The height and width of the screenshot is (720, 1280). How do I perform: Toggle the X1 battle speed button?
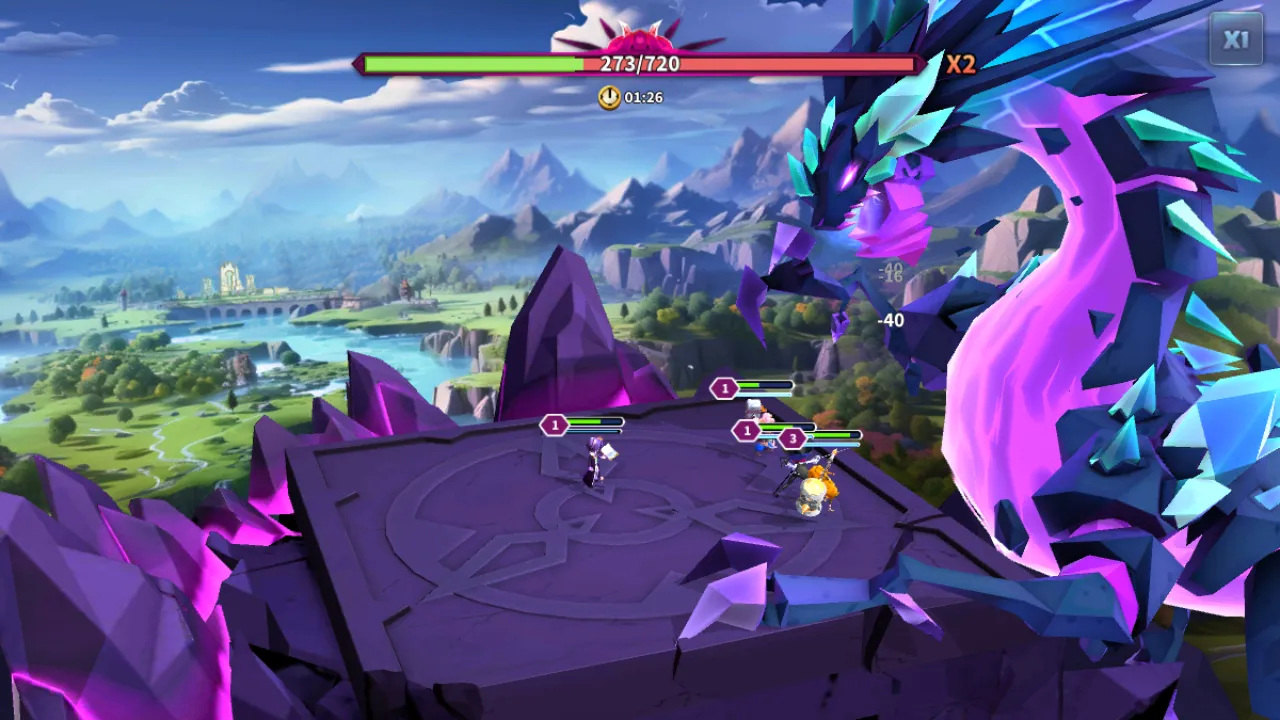tap(1236, 40)
